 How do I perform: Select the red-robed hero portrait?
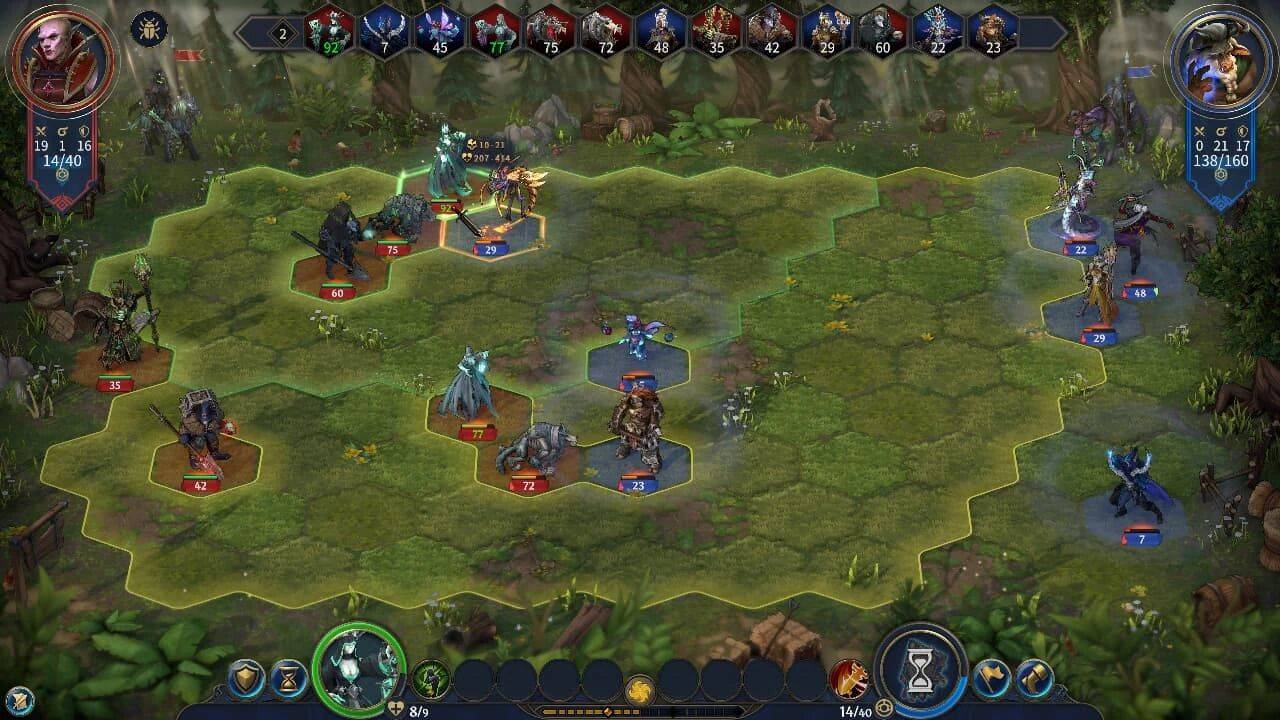pos(62,60)
